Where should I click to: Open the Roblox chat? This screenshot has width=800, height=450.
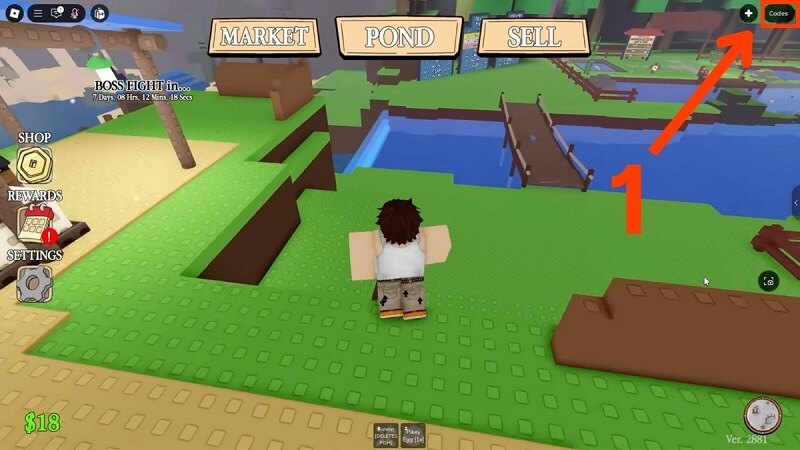coord(56,13)
